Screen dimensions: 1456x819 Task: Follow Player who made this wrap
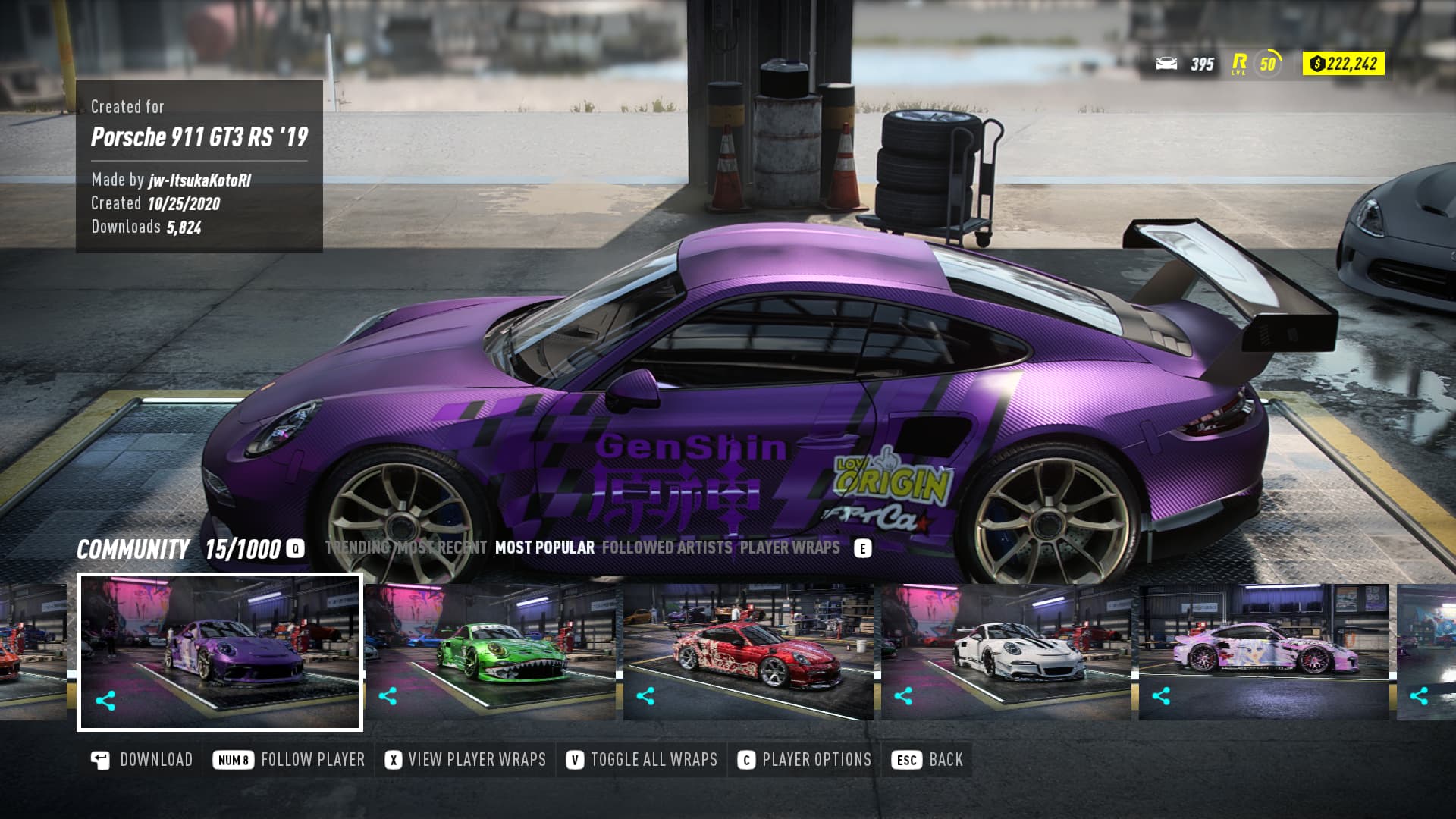tap(290, 760)
